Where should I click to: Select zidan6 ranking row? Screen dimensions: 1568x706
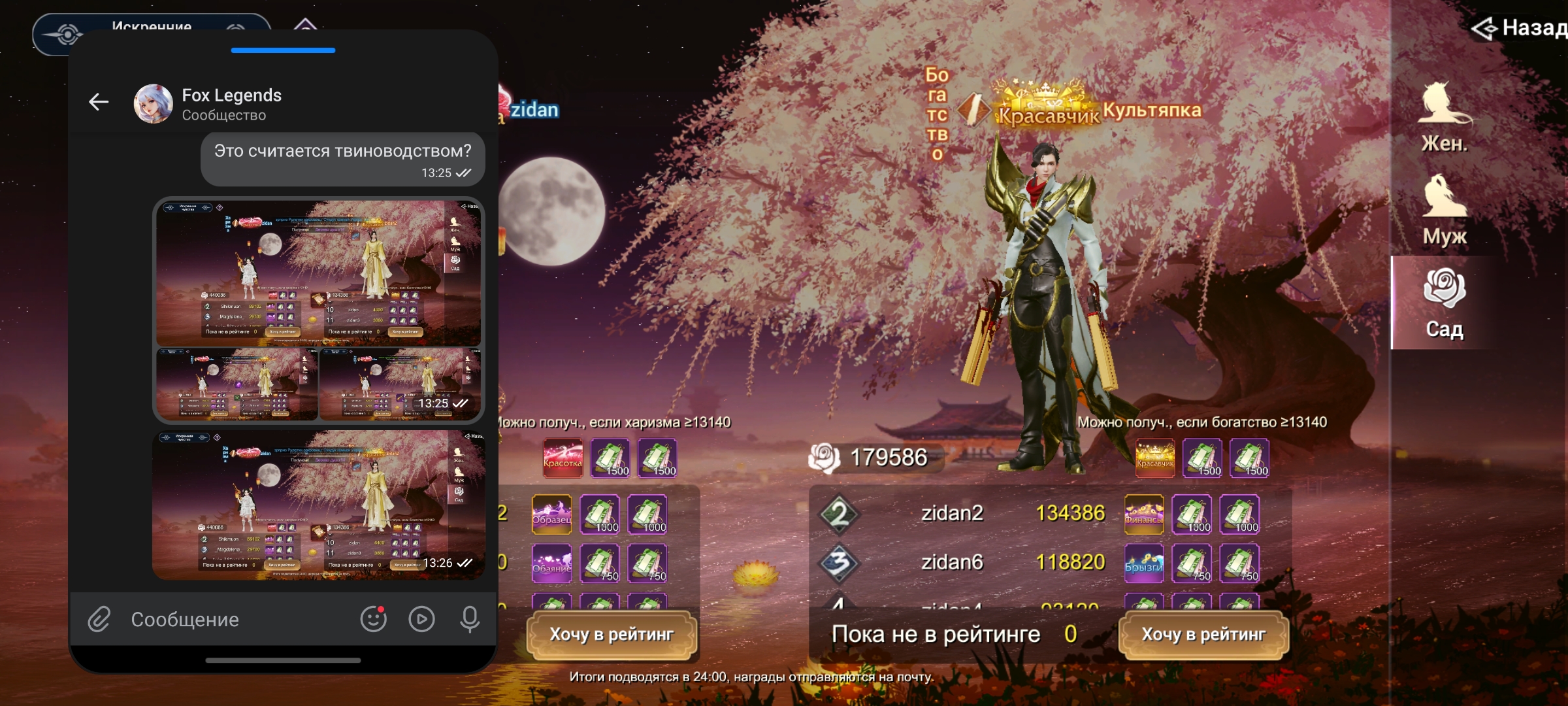[x=952, y=562]
